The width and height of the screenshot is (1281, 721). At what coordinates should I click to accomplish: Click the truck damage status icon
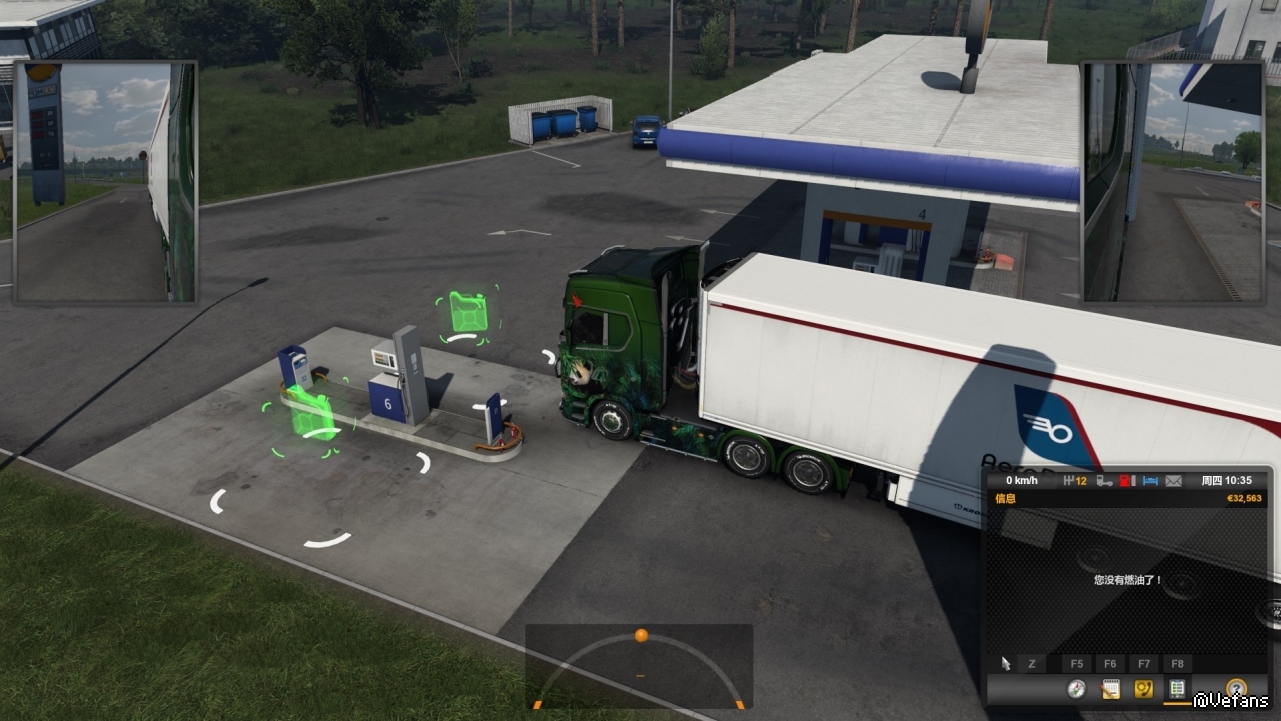[x=1105, y=481]
